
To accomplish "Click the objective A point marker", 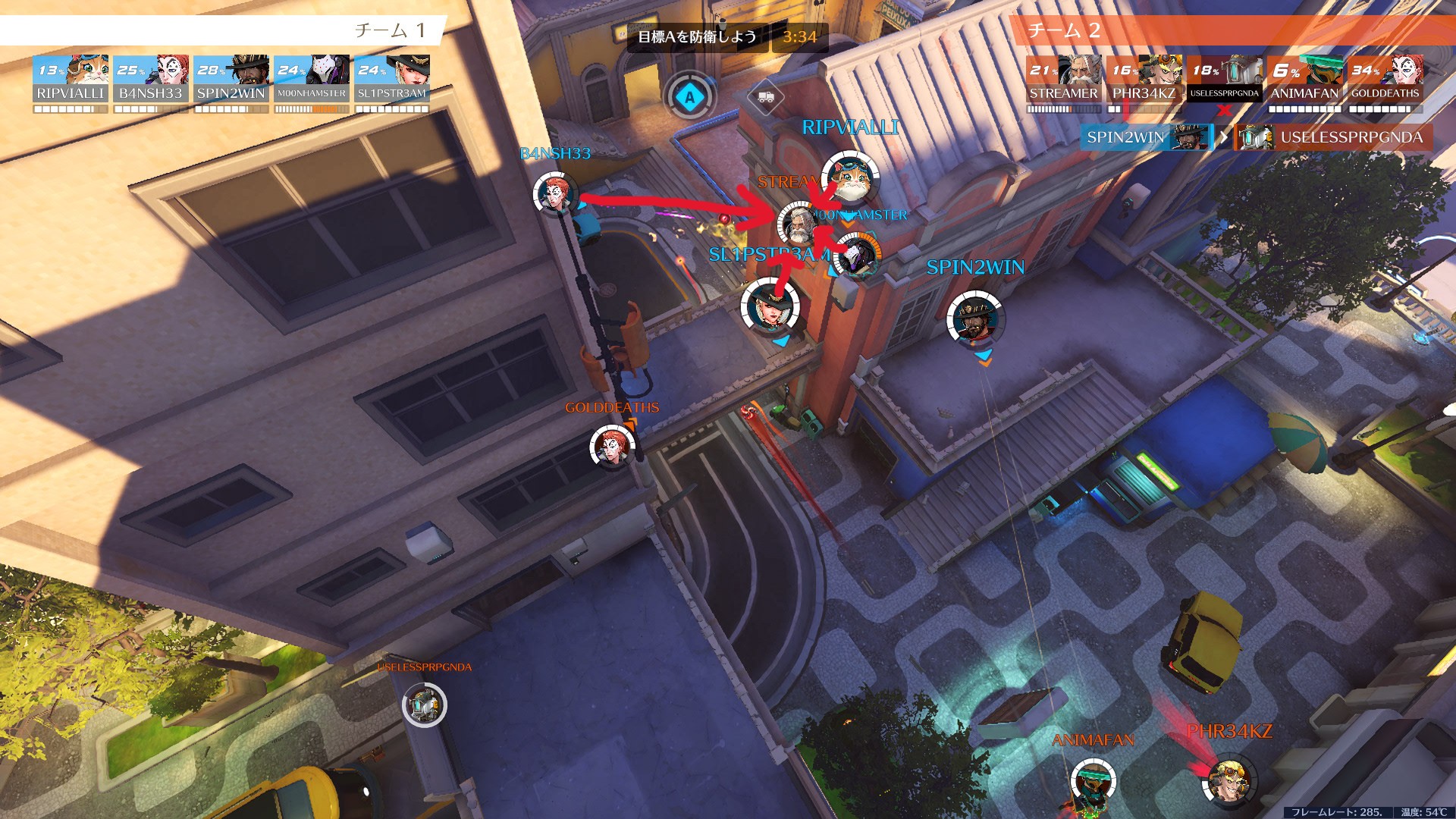I will 689,97.
